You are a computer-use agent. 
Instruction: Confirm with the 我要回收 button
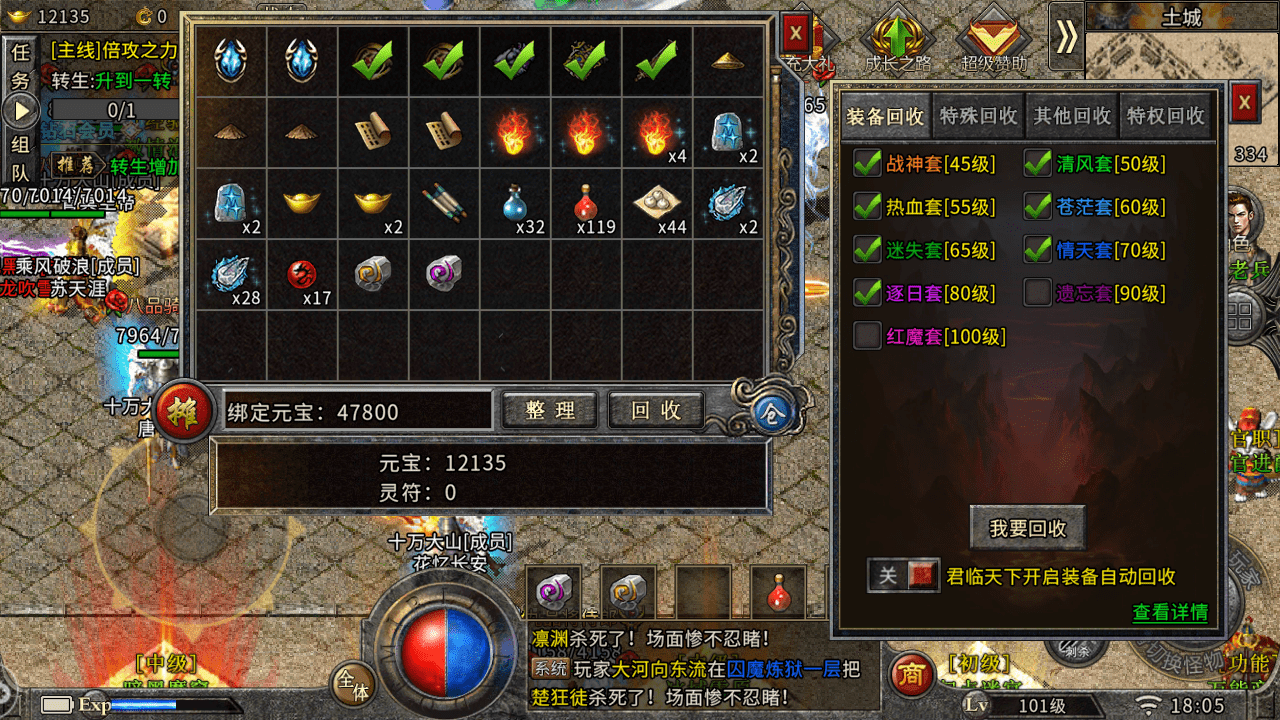1027,529
